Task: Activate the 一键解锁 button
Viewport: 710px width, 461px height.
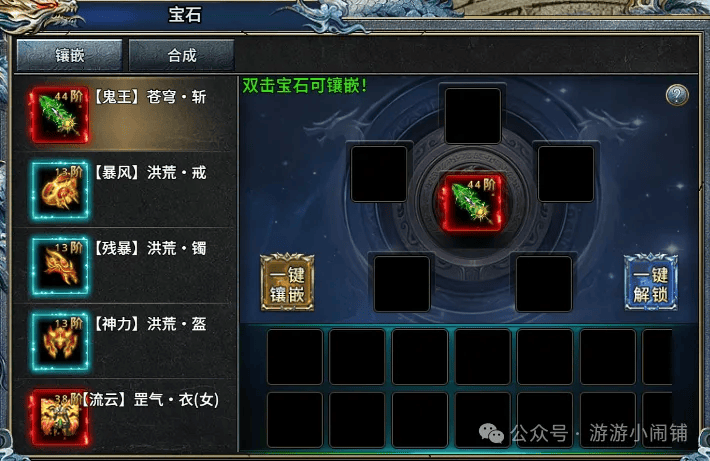Action: [651, 283]
